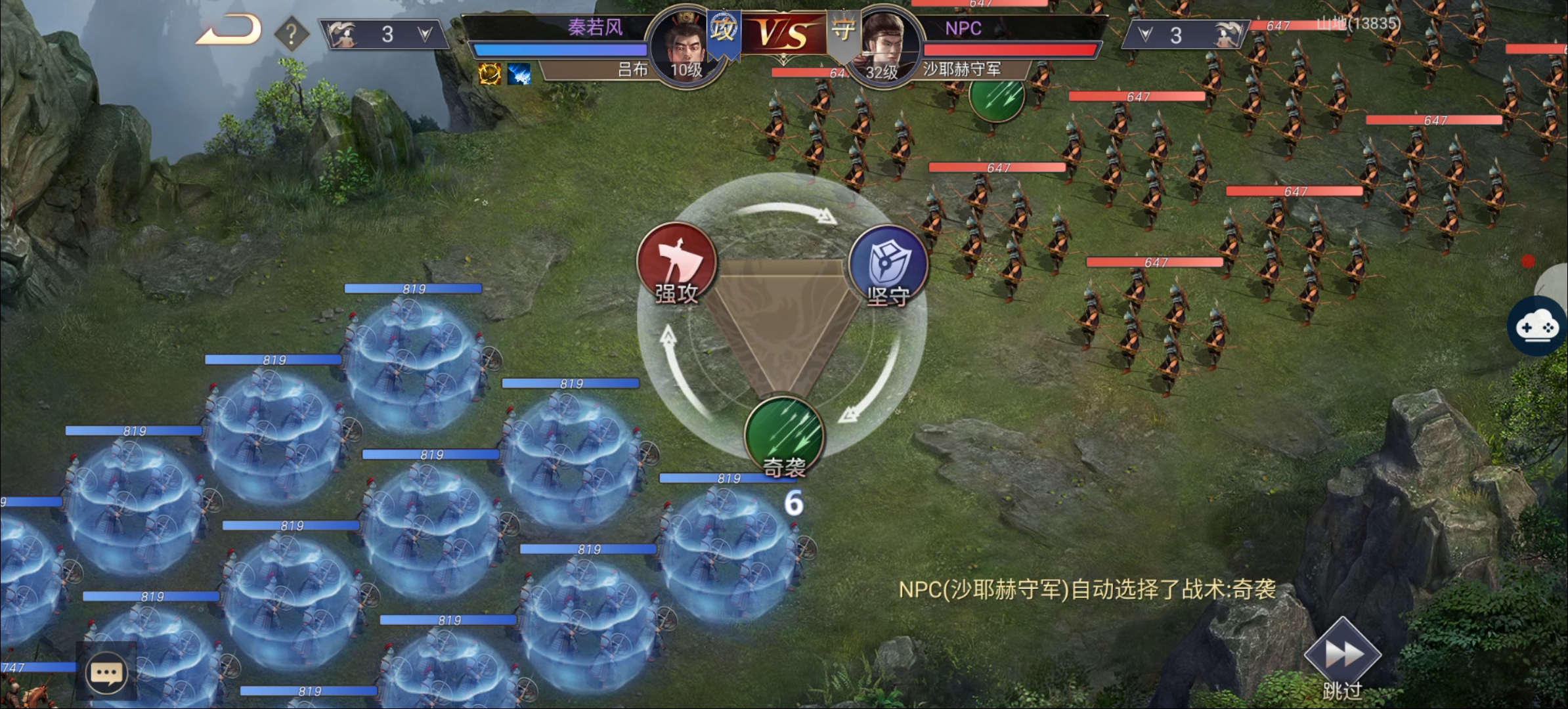Inspect the blue wolf buff icon
The image size is (1568, 709).
pyautogui.click(x=519, y=74)
